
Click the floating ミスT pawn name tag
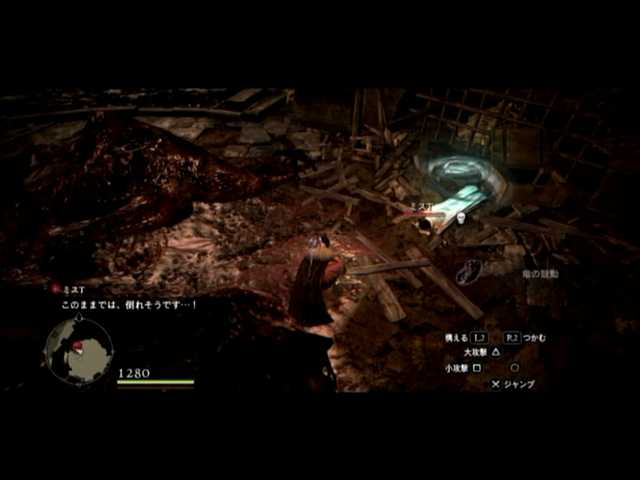click(420, 206)
